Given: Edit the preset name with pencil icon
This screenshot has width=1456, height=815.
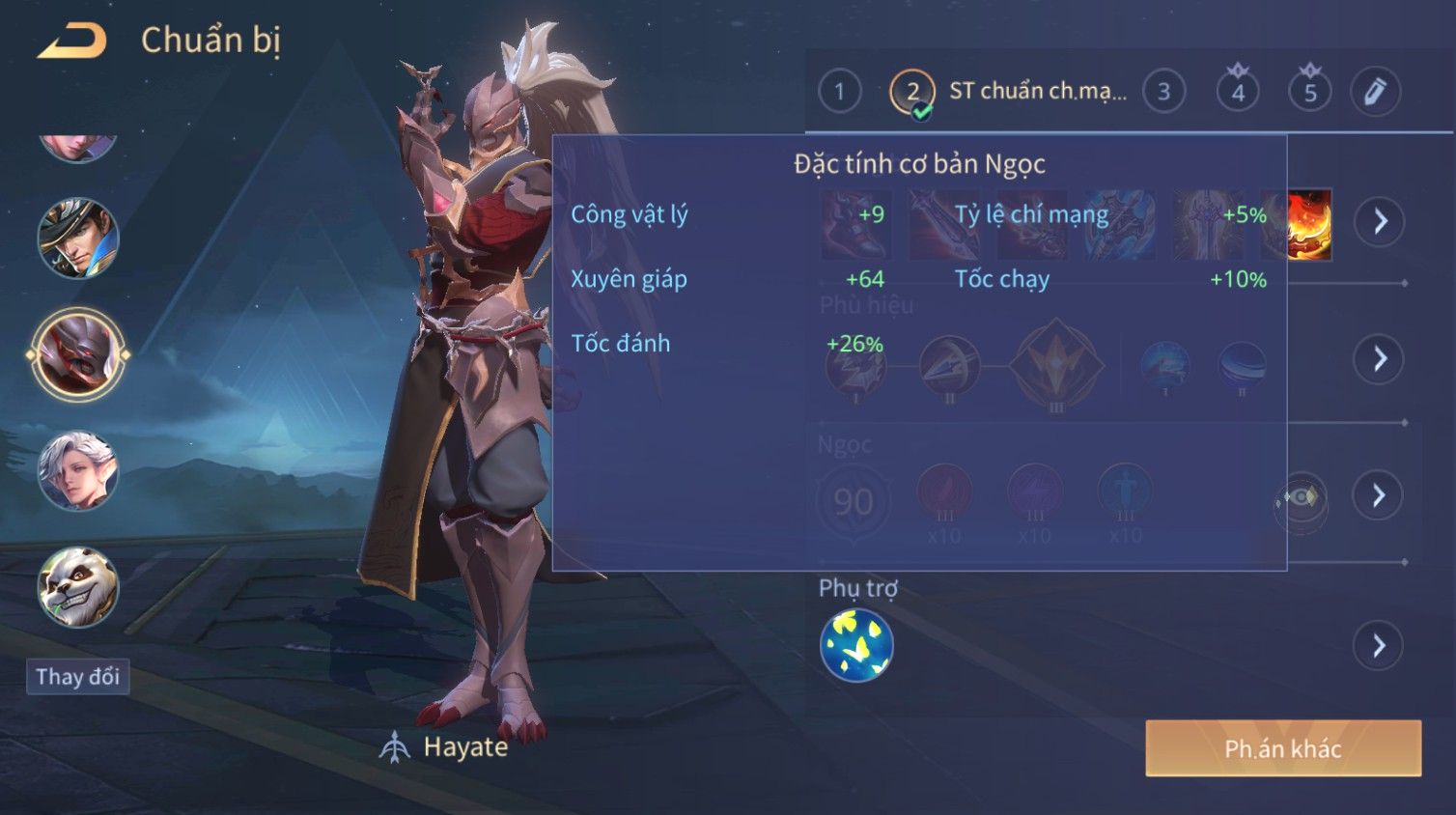Looking at the screenshot, I should pyautogui.click(x=1375, y=92).
